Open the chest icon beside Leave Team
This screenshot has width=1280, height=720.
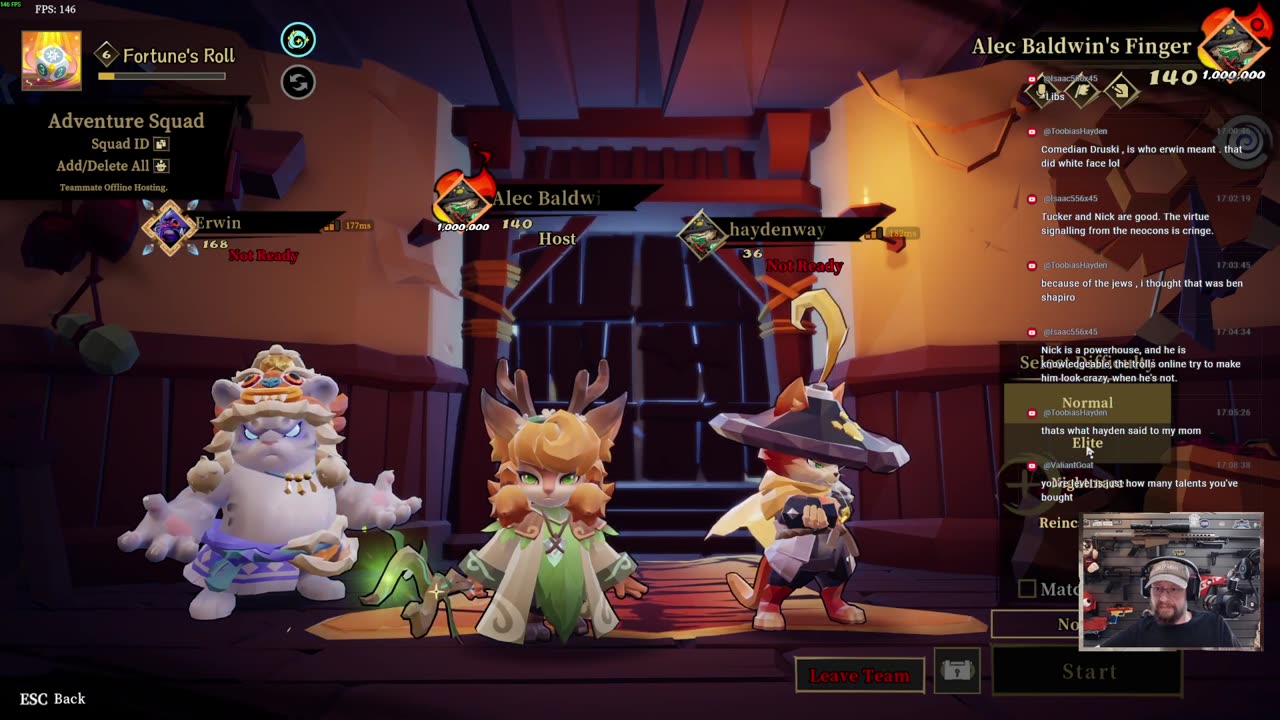coord(957,671)
